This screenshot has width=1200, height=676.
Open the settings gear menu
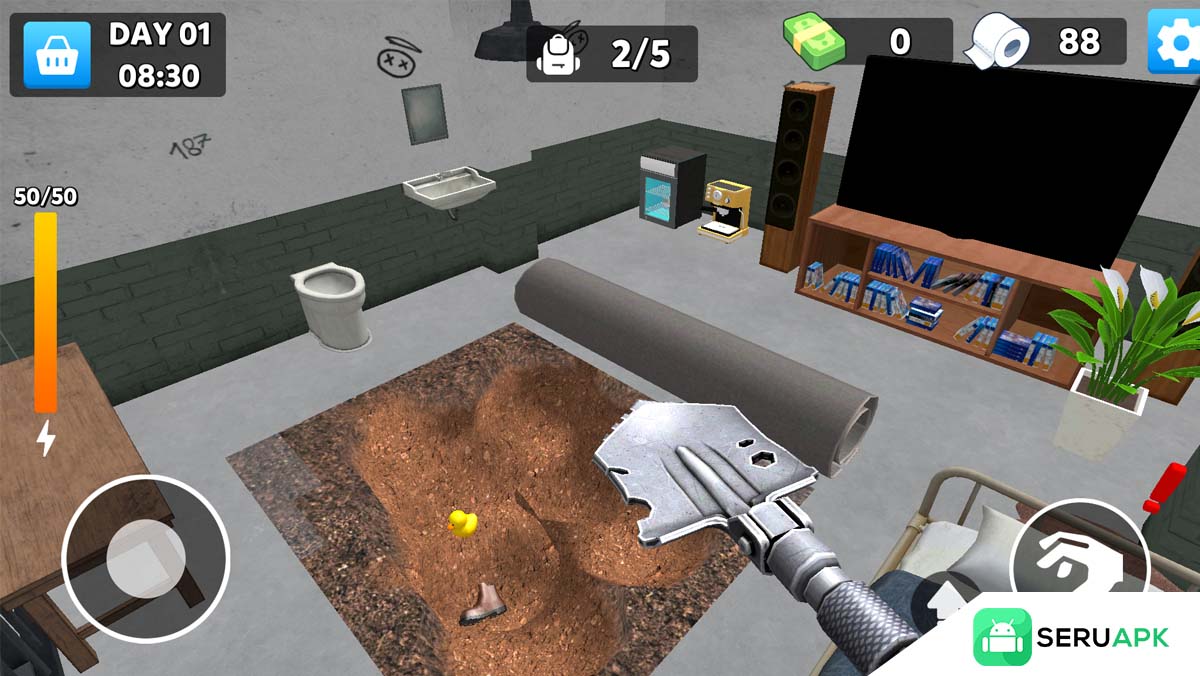pyautogui.click(x=1174, y=42)
